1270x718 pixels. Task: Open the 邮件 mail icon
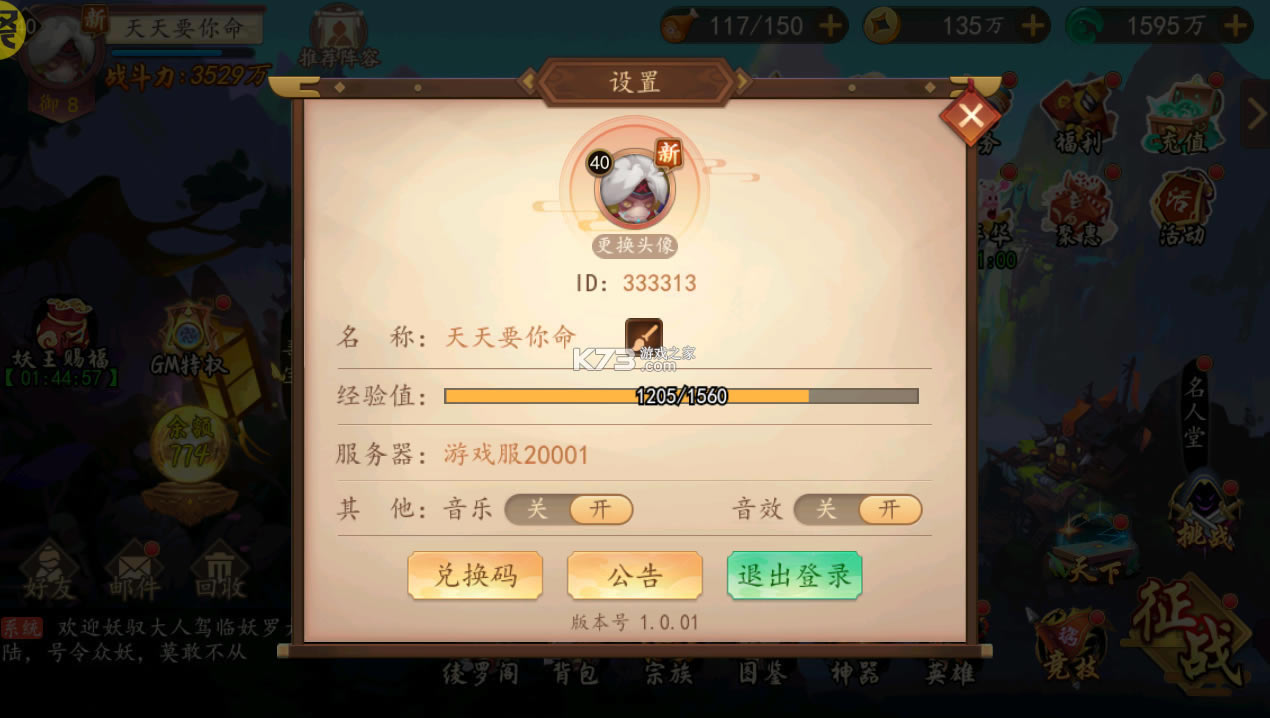click(134, 572)
